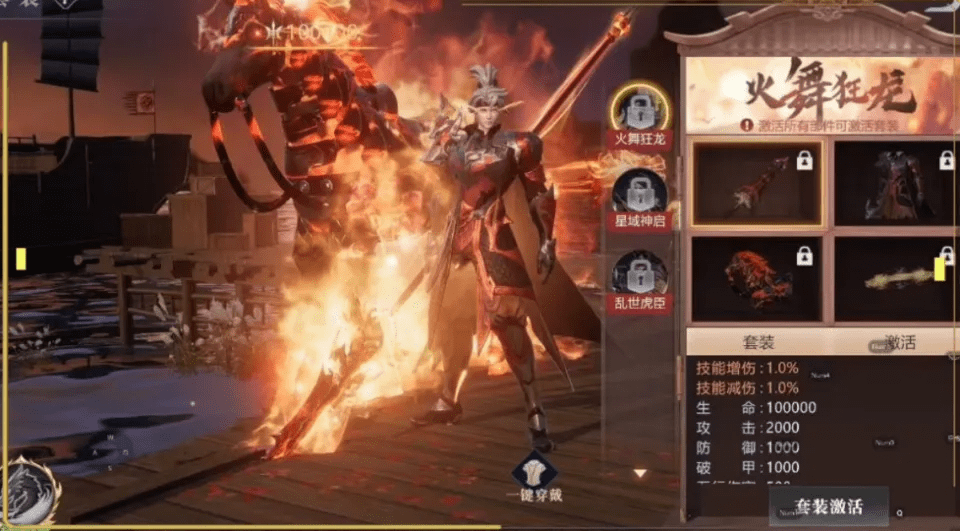Select the 火舞狂龙 costume set icon
960x531 pixels.
tap(640, 106)
